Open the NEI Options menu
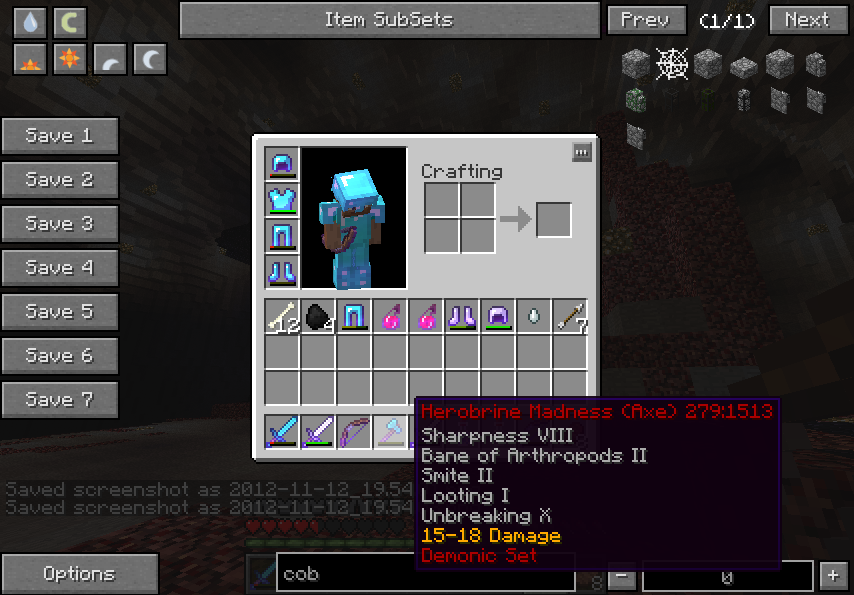 point(79,574)
